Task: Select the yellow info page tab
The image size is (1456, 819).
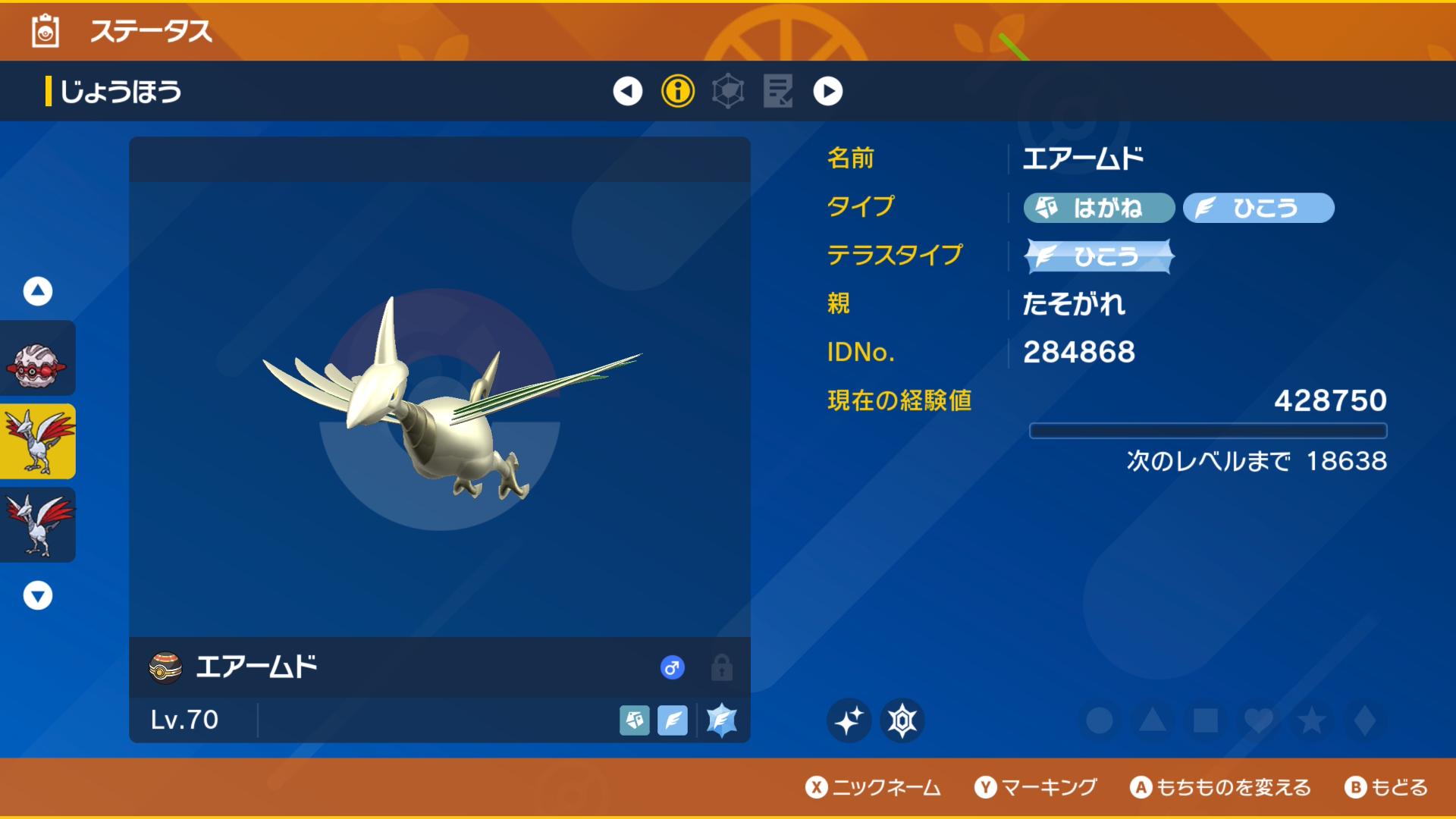Action: pyautogui.click(x=678, y=91)
